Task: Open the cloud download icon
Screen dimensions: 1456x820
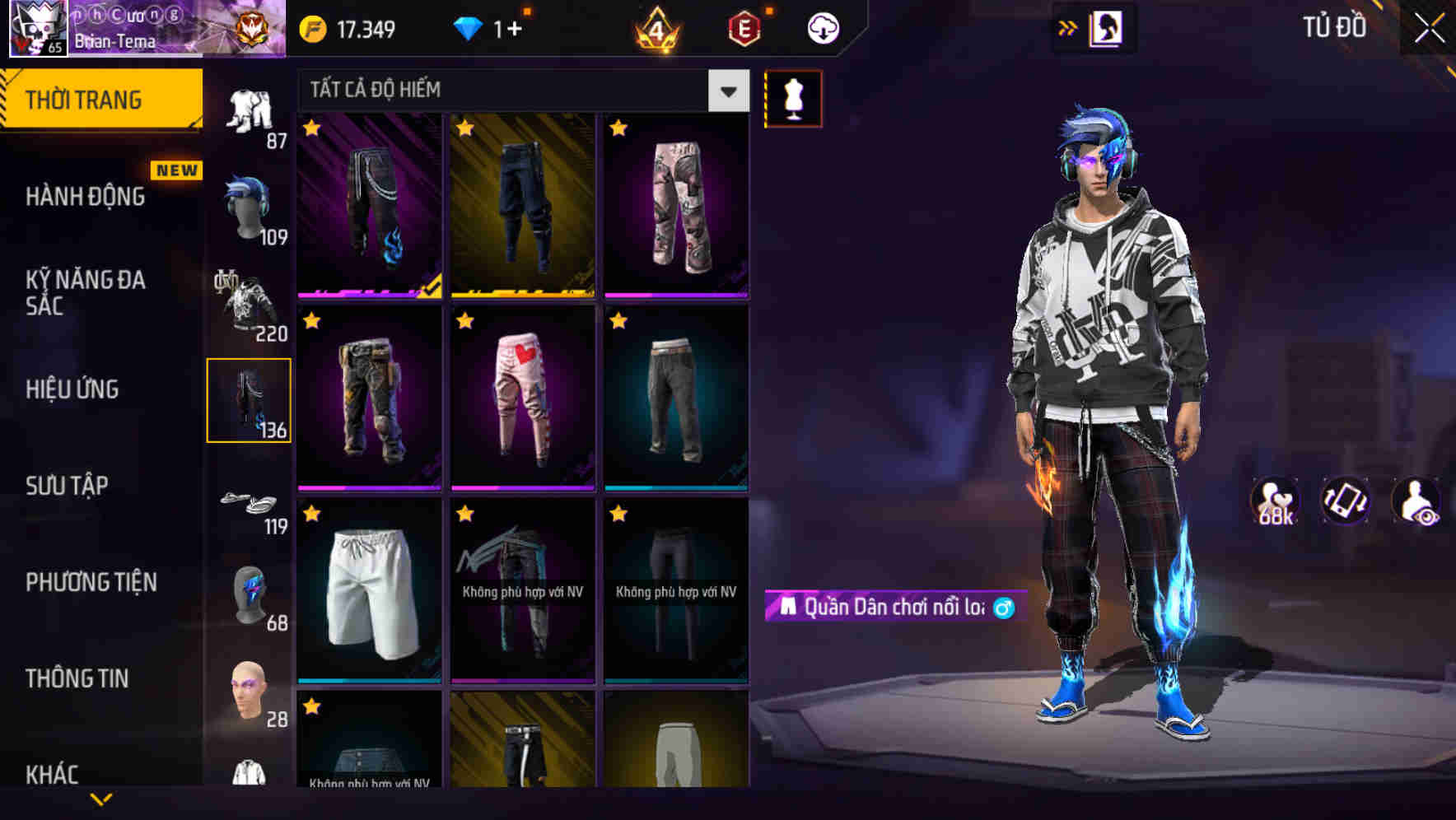Action: [819, 27]
